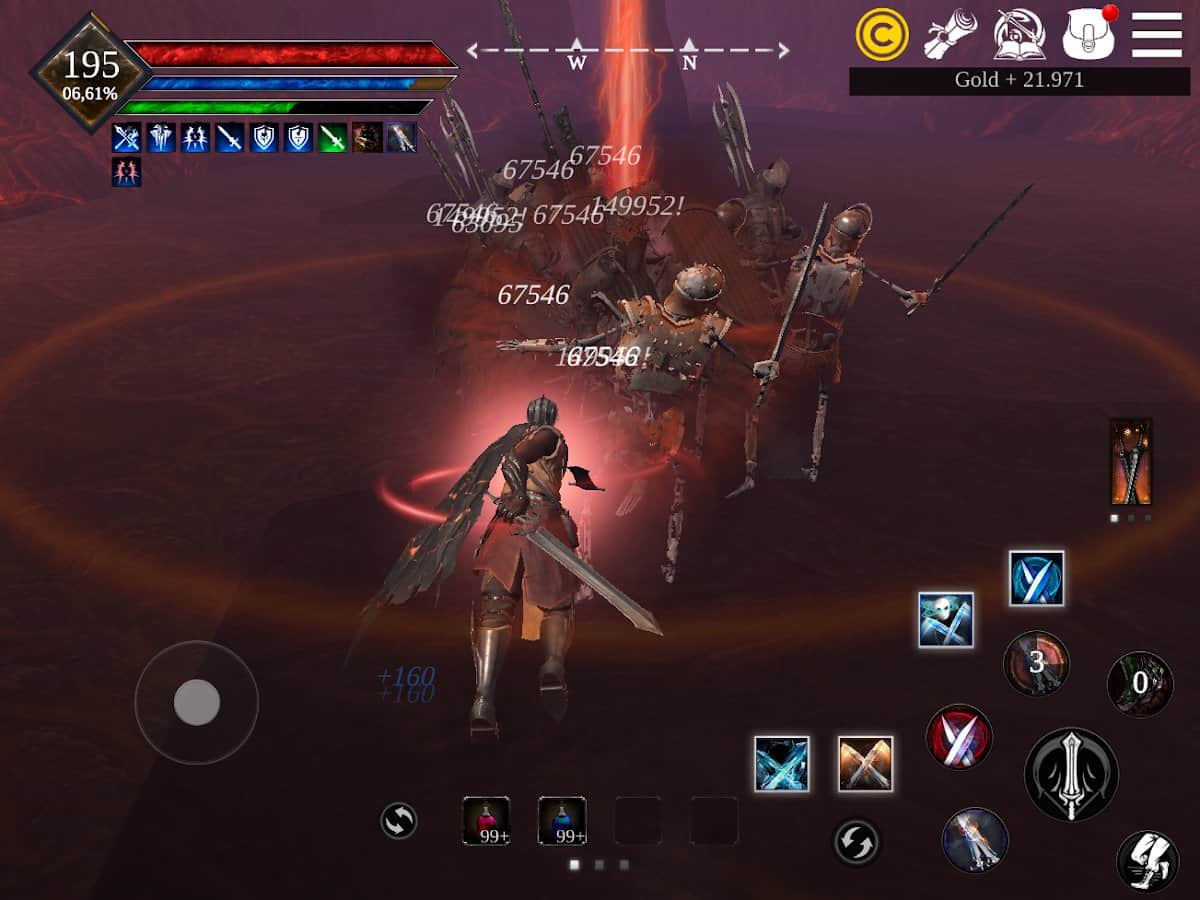This screenshot has width=1200, height=900.
Task: Open the sword-and-book skills icon
Action: pyautogui.click(x=1019, y=36)
